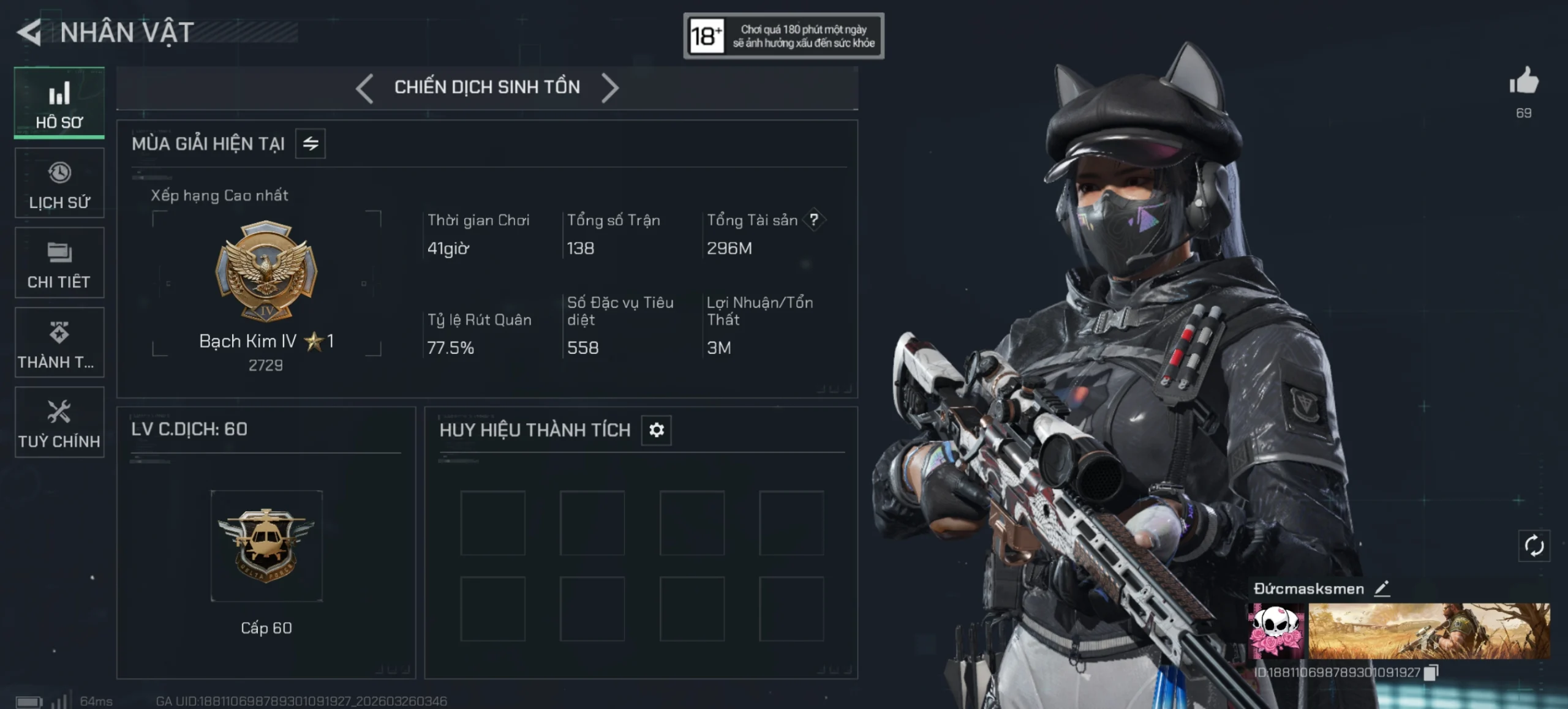The height and width of the screenshot is (709, 1568).
Task: View the Bạch Kim IV rank emblem
Action: (266, 270)
